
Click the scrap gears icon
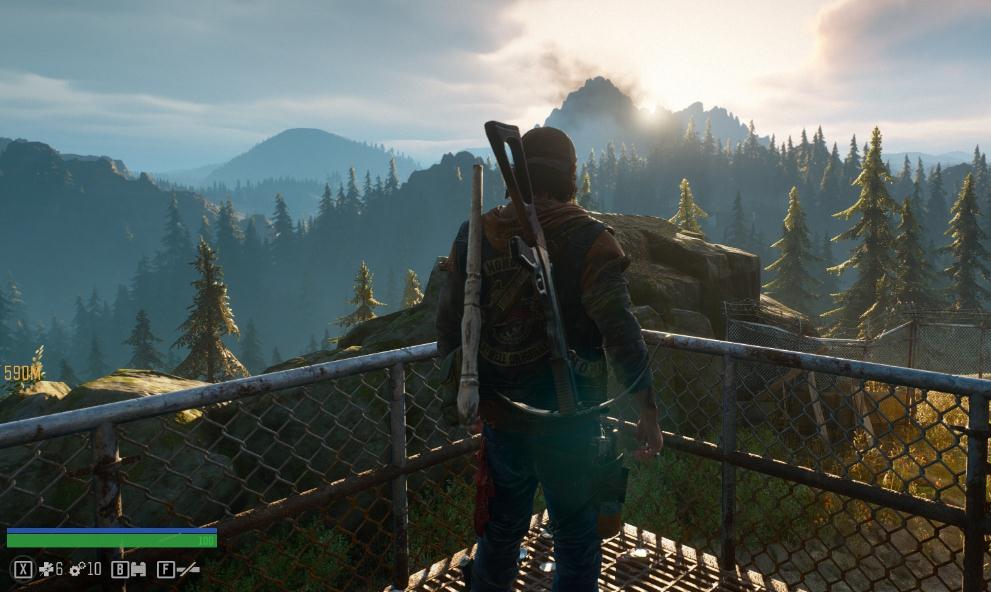pyautogui.click(x=76, y=569)
